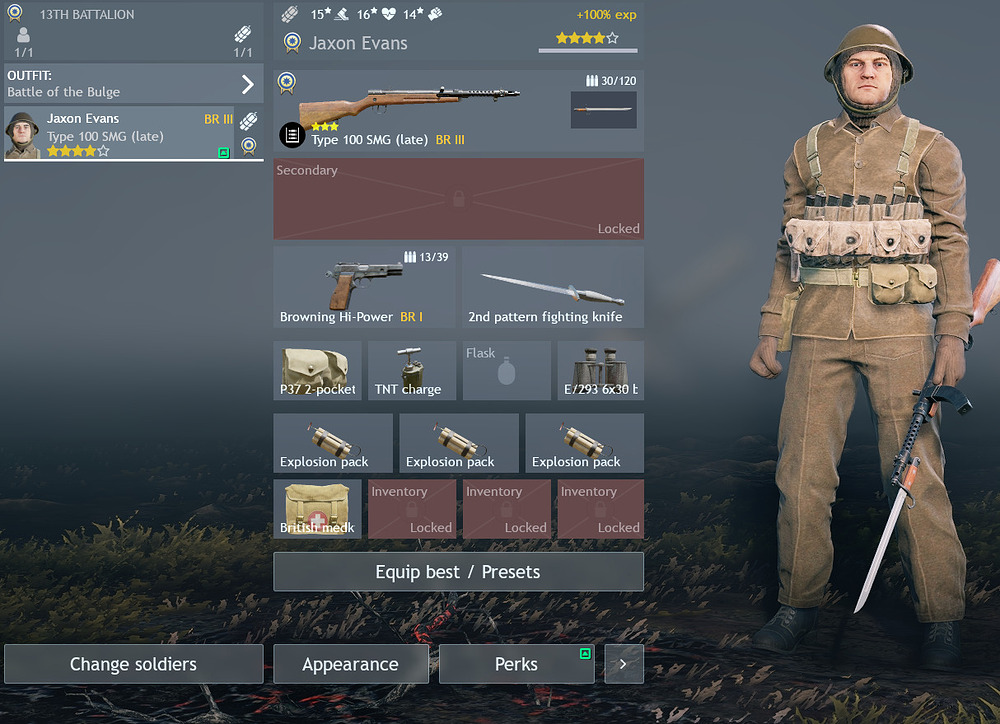Select the Type 100 SMG primary weapon slot
Image resolution: width=1000 pixels, height=724 pixels.
click(420, 110)
